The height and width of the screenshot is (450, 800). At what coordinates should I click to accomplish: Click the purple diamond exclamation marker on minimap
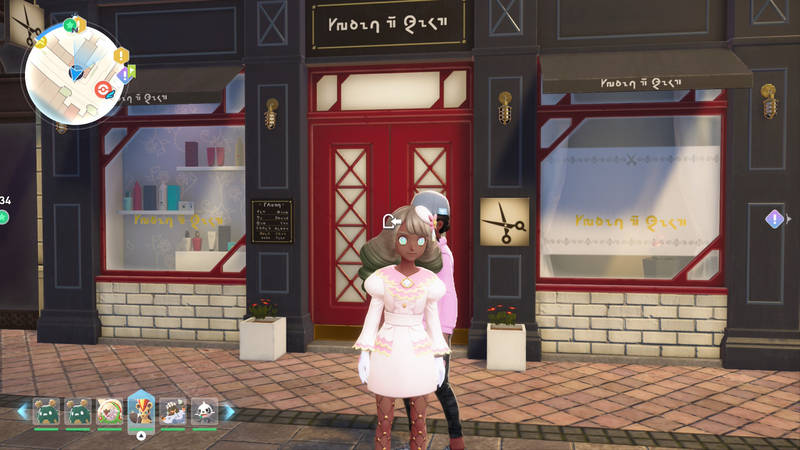click(124, 74)
